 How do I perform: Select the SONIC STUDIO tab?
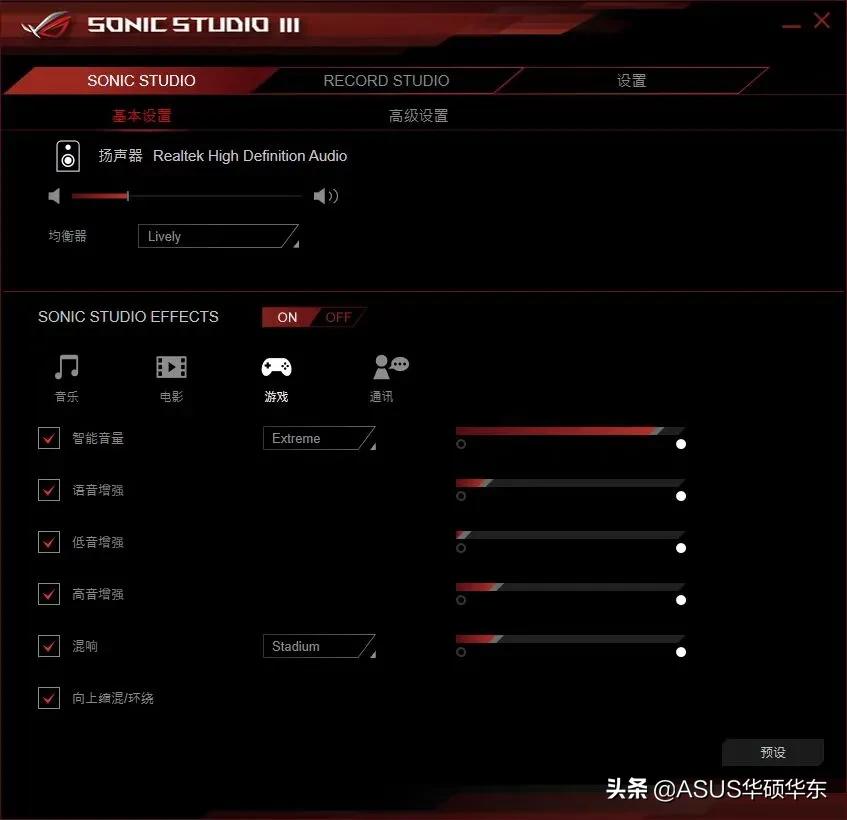click(141, 81)
